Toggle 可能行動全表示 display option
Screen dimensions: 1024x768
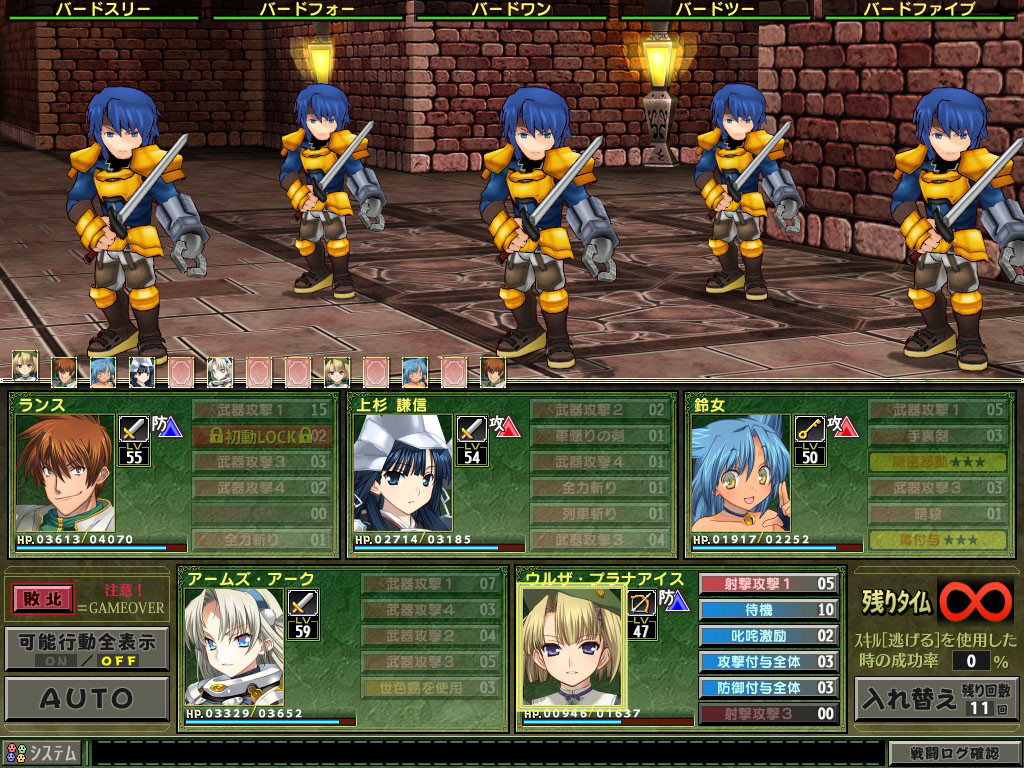pos(86,647)
